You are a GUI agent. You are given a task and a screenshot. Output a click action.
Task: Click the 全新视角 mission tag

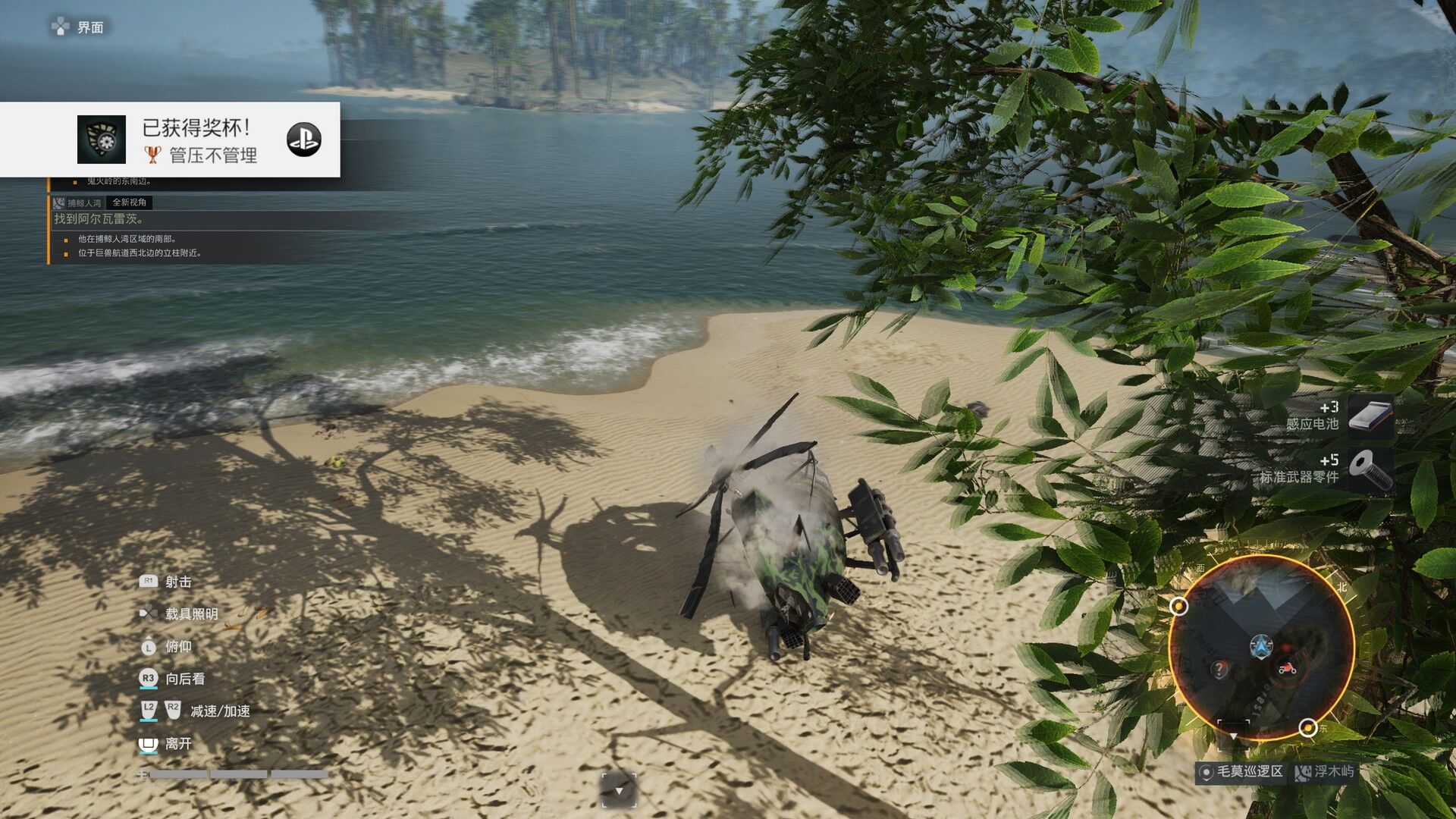(130, 202)
